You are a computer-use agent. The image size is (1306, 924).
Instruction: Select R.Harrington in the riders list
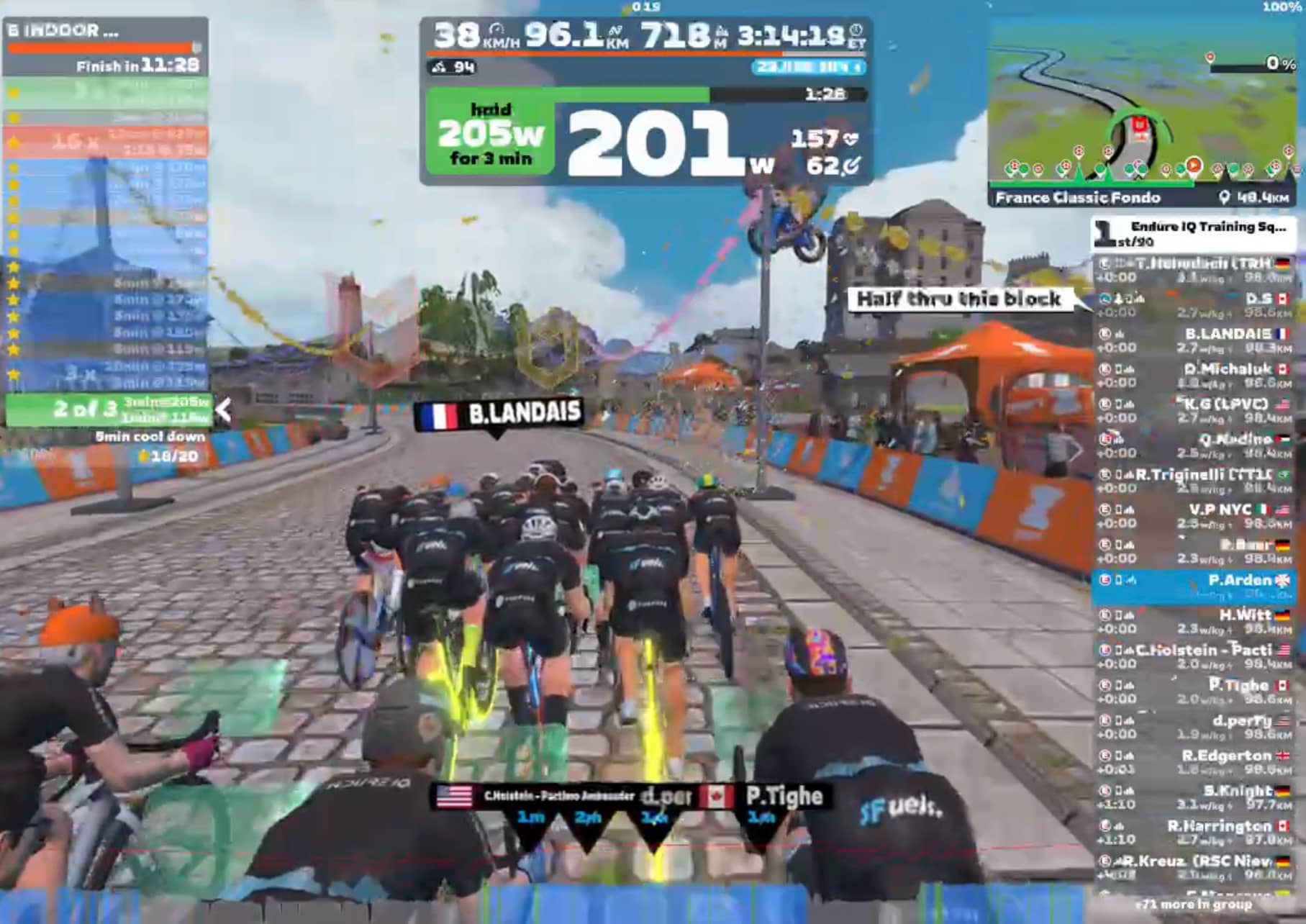tap(1194, 833)
